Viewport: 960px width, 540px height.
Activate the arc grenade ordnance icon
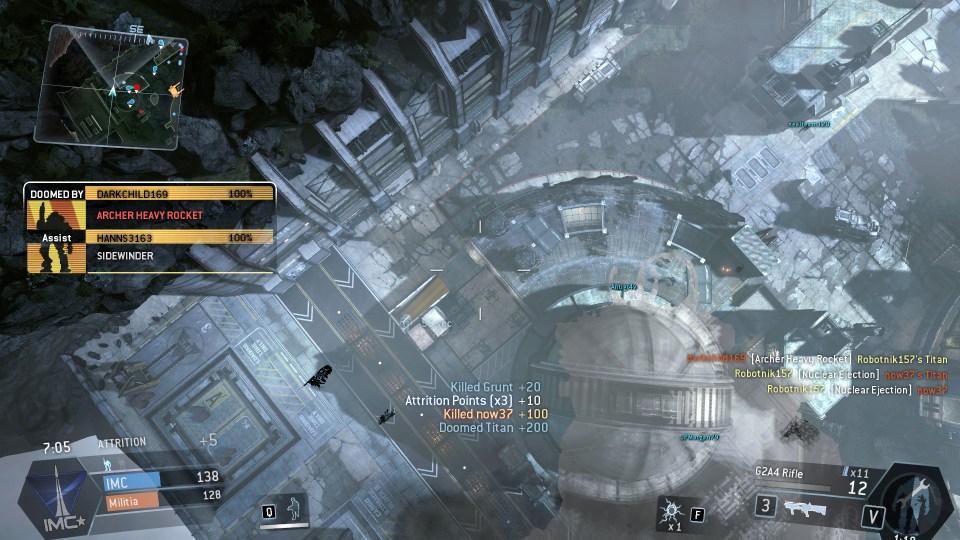click(671, 512)
